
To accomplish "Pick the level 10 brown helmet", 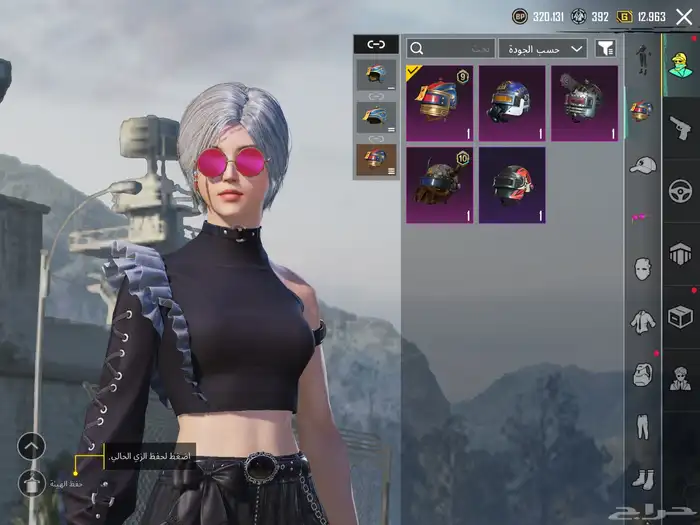I will pos(439,185).
